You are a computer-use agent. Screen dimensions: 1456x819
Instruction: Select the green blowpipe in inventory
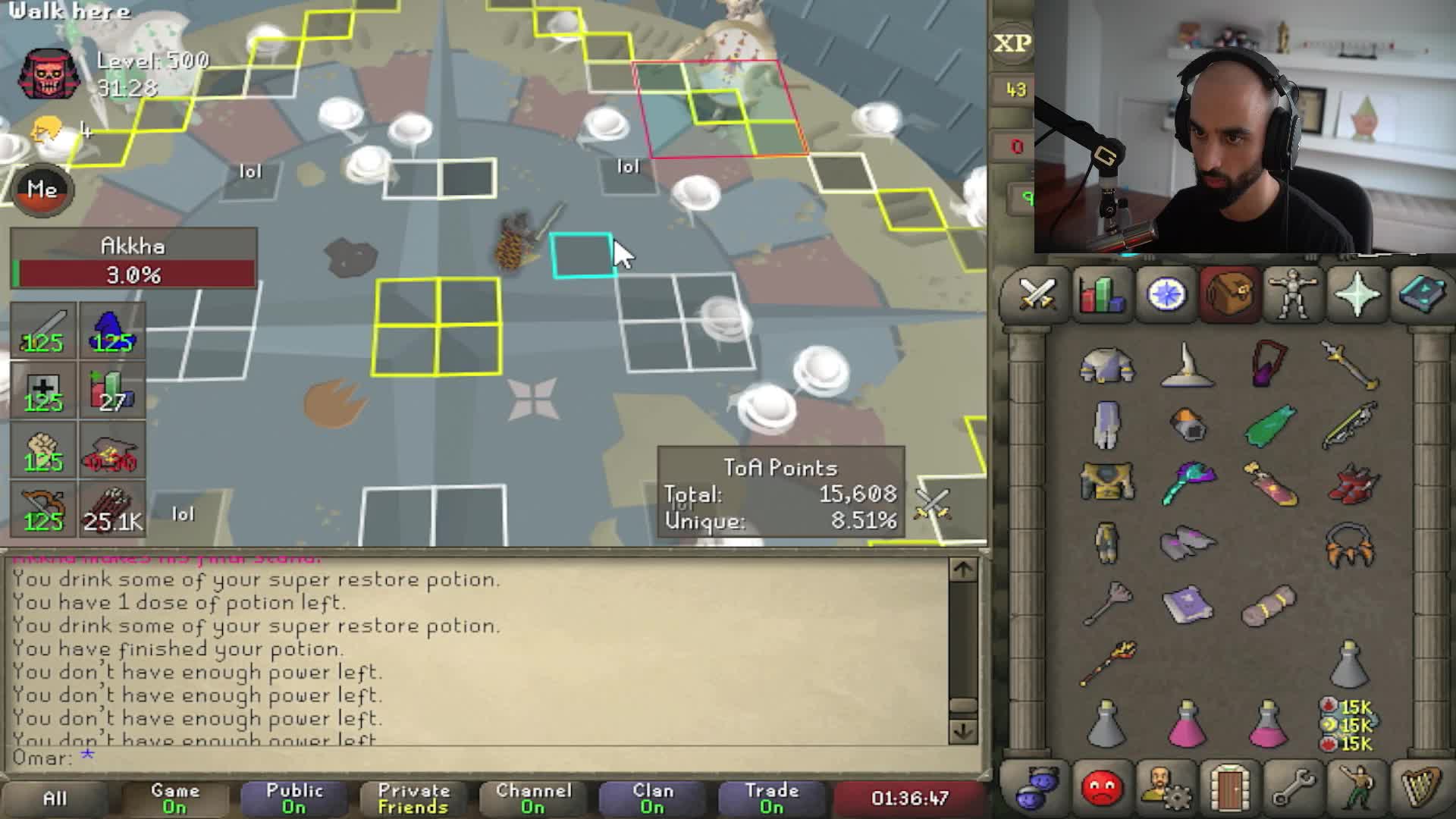tap(1270, 423)
